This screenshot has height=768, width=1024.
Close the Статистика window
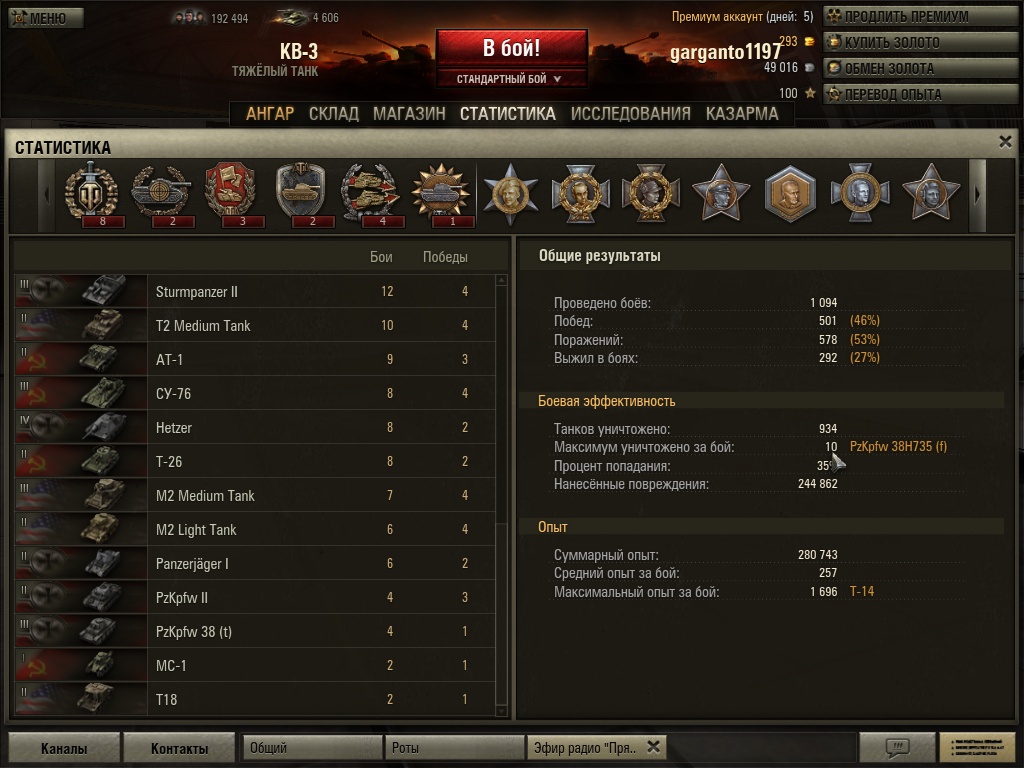(1005, 142)
